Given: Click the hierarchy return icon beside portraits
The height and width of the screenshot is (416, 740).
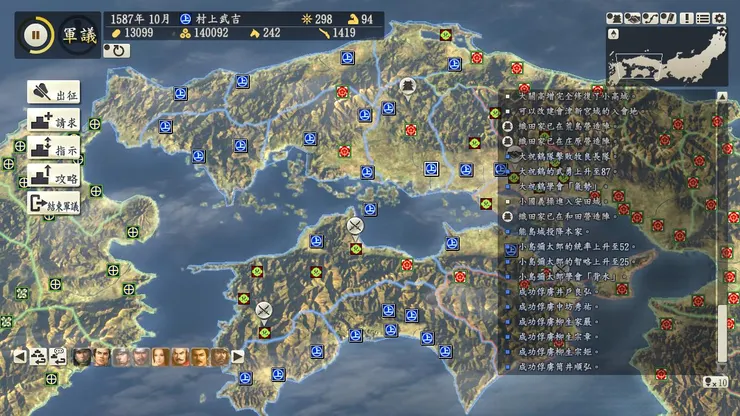Looking at the screenshot, I should pyautogui.click(x=38, y=356).
